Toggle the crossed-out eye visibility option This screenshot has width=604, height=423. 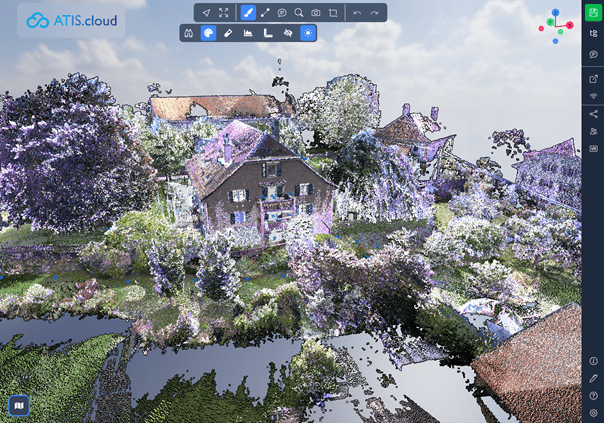point(288,33)
